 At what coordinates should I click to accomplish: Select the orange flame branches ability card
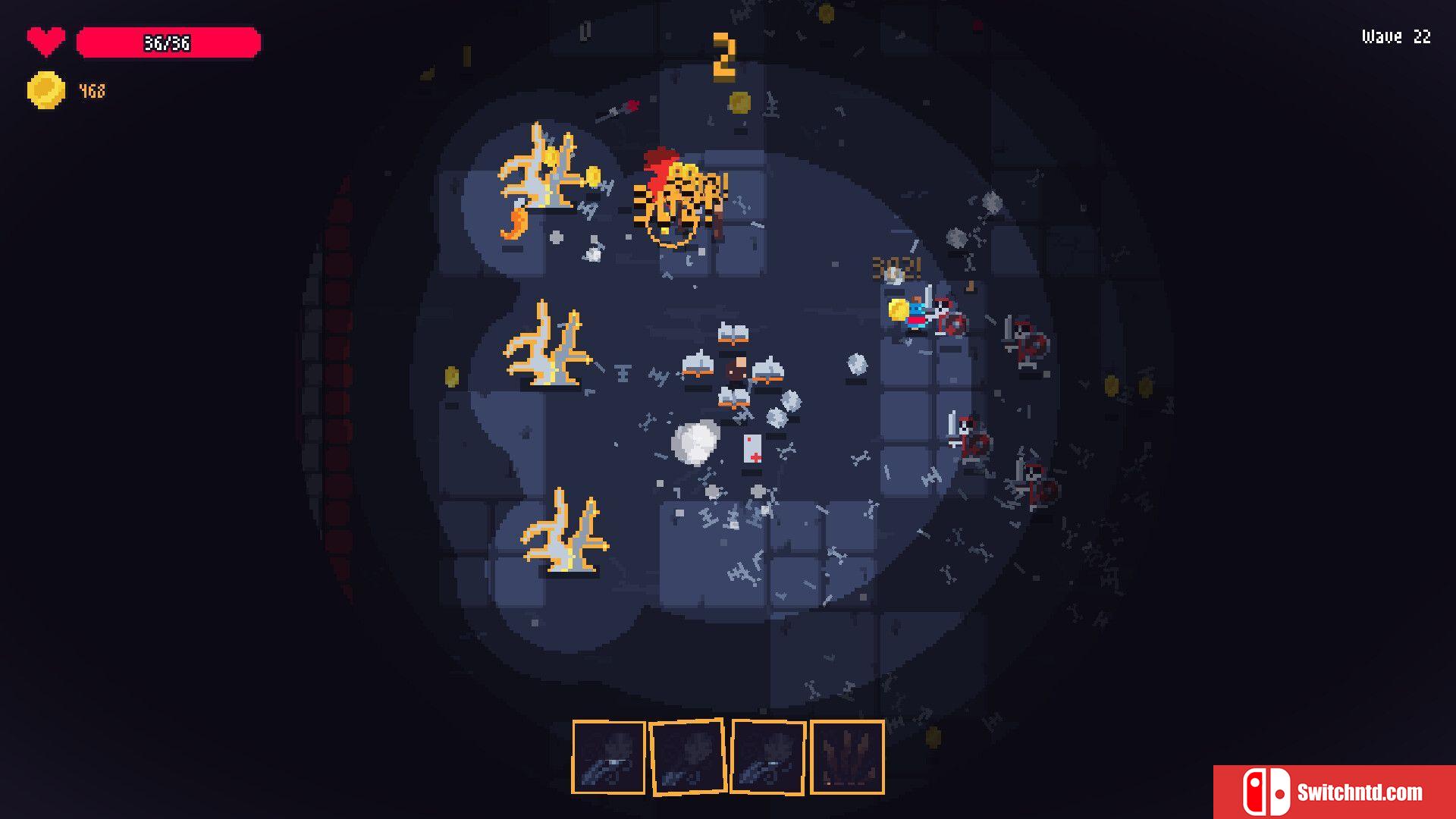[x=847, y=757]
